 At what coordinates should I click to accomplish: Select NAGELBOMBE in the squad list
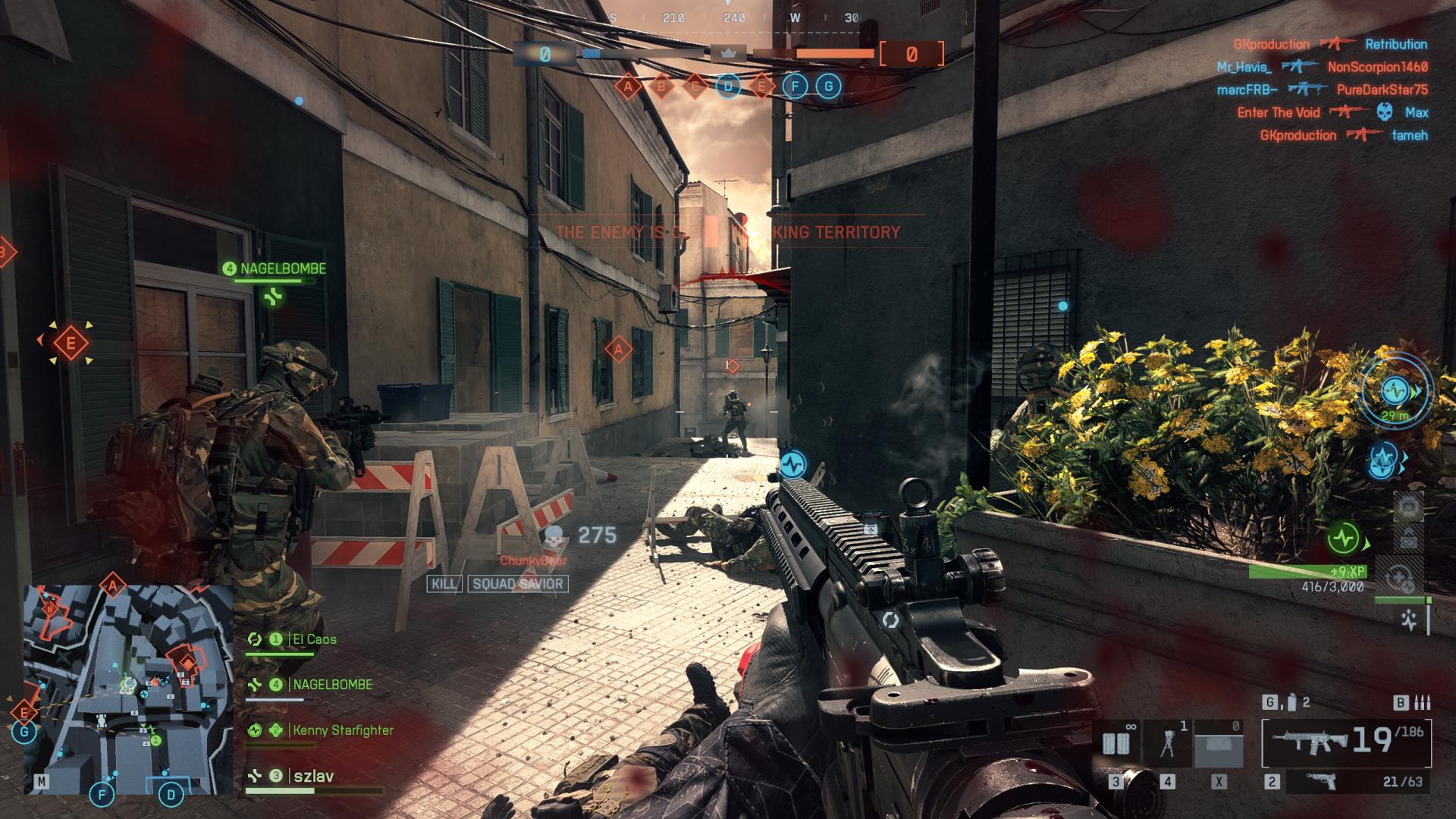332,684
